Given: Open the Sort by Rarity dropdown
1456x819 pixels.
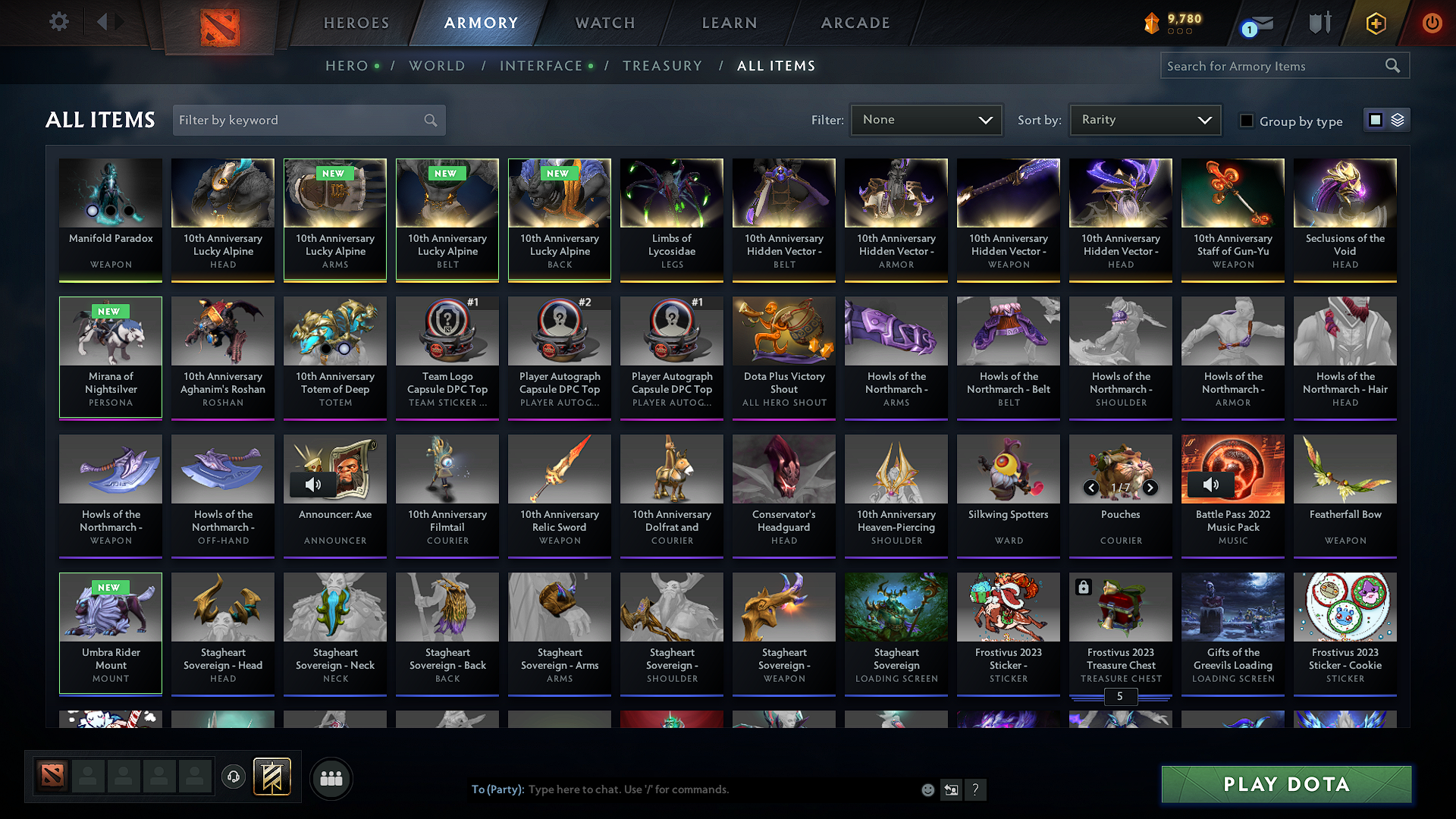Looking at the screenshot, I should (x=1144, y=119).
